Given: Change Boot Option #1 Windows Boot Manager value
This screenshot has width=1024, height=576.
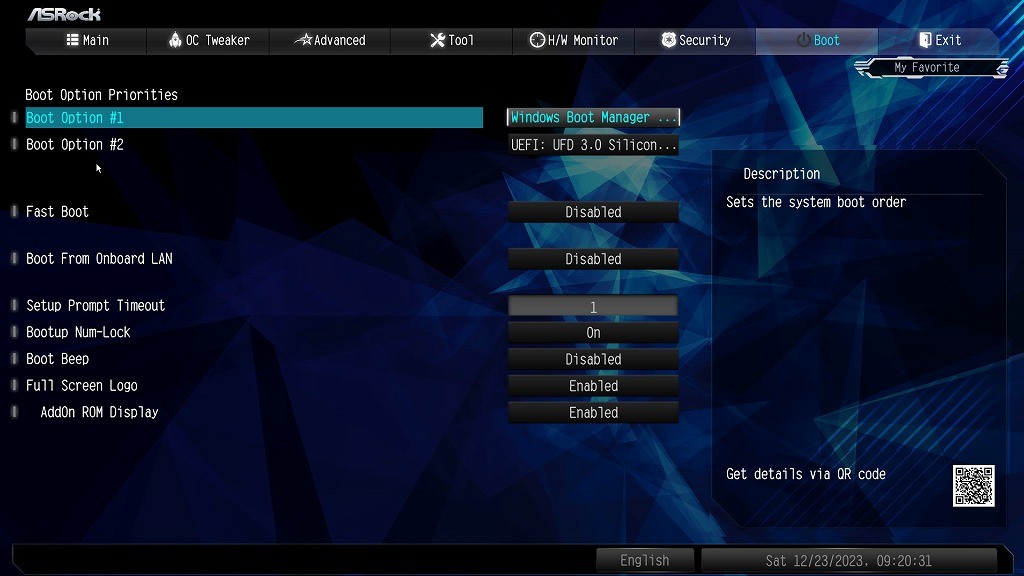Looking at the screenshot, I should (593, 118).
